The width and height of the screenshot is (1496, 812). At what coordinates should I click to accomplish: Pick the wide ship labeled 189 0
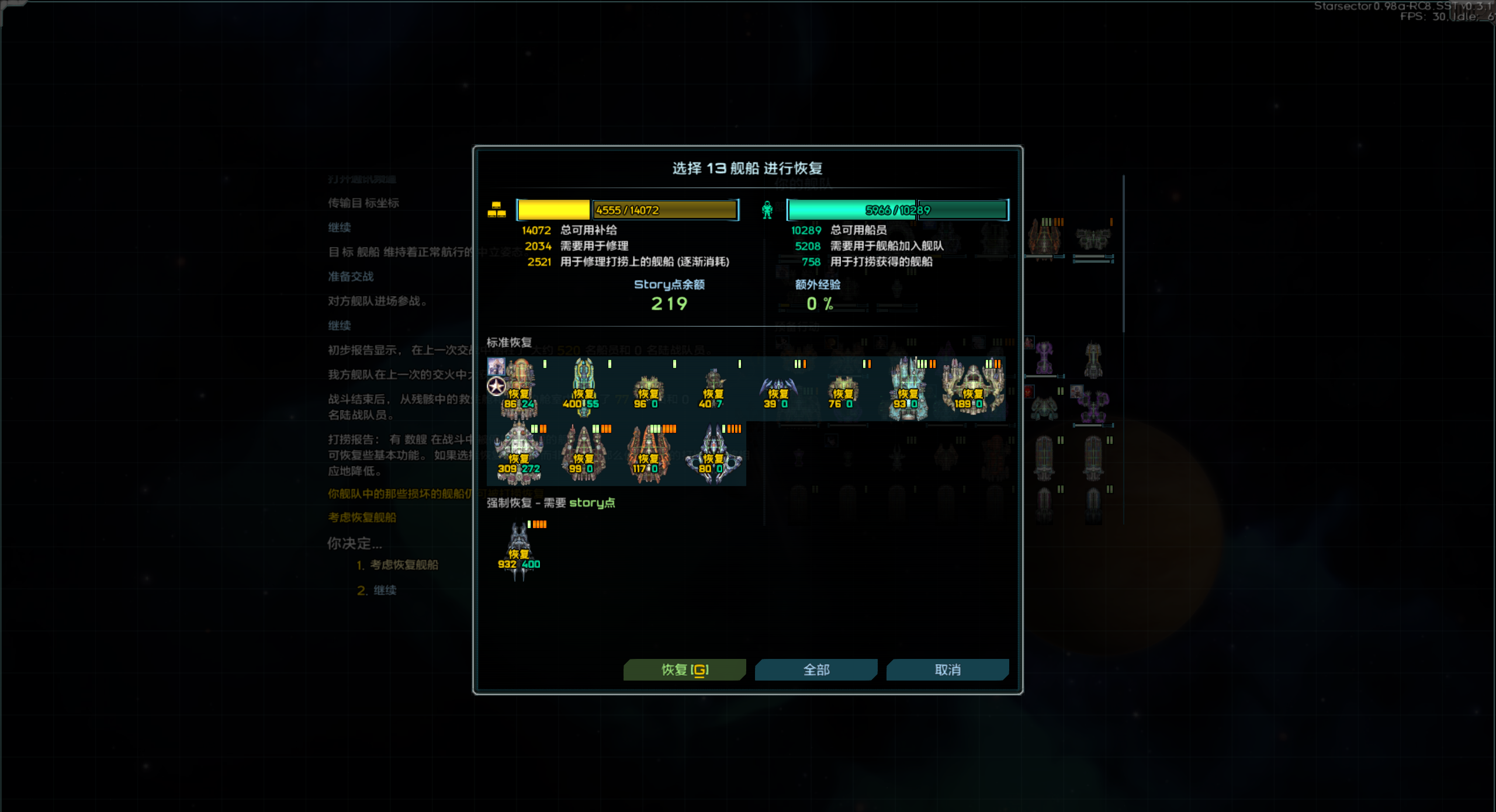point(972,388)
